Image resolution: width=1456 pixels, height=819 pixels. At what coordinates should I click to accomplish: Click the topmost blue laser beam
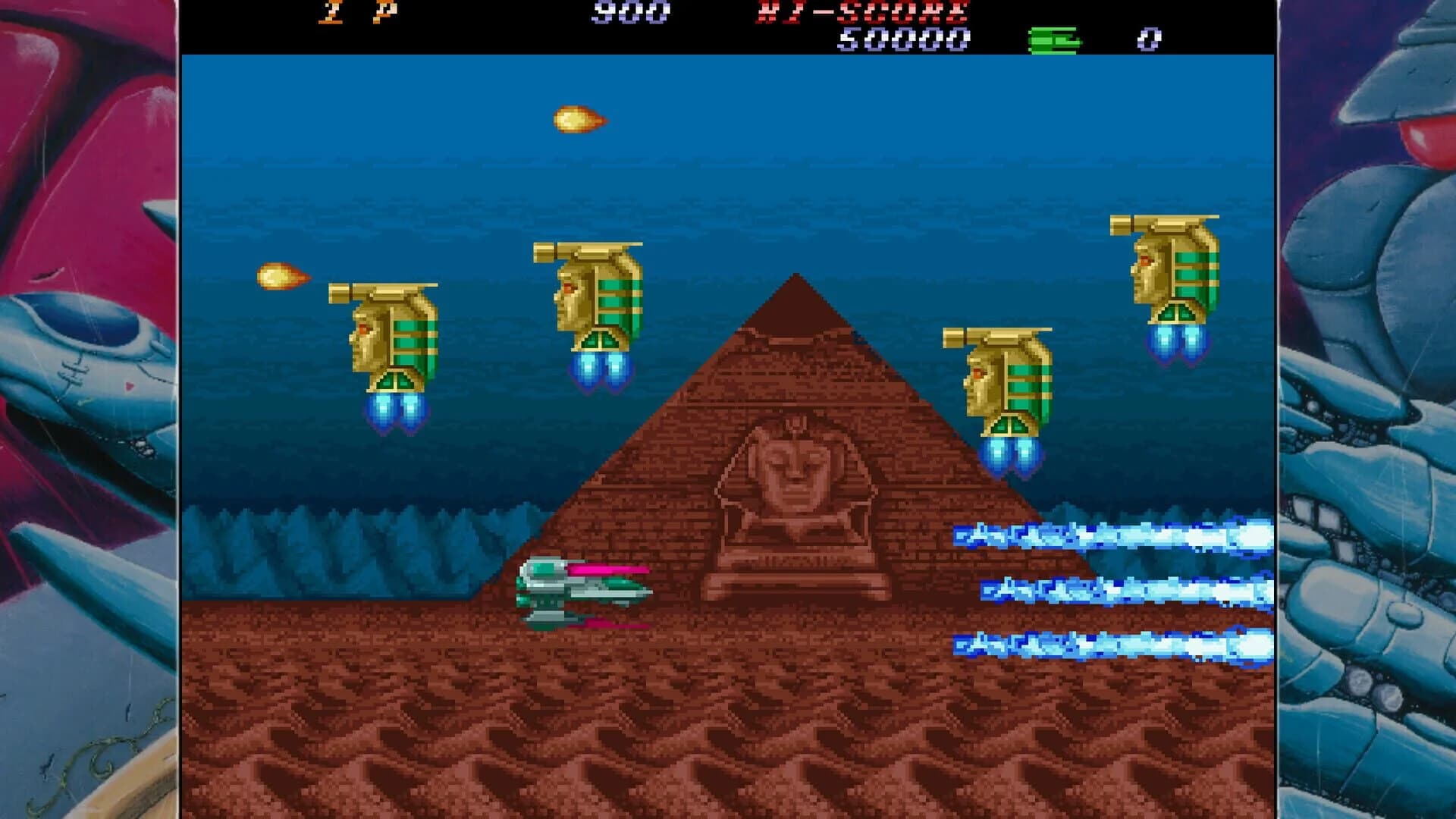pyautogui.click(x=1100, y=536)
